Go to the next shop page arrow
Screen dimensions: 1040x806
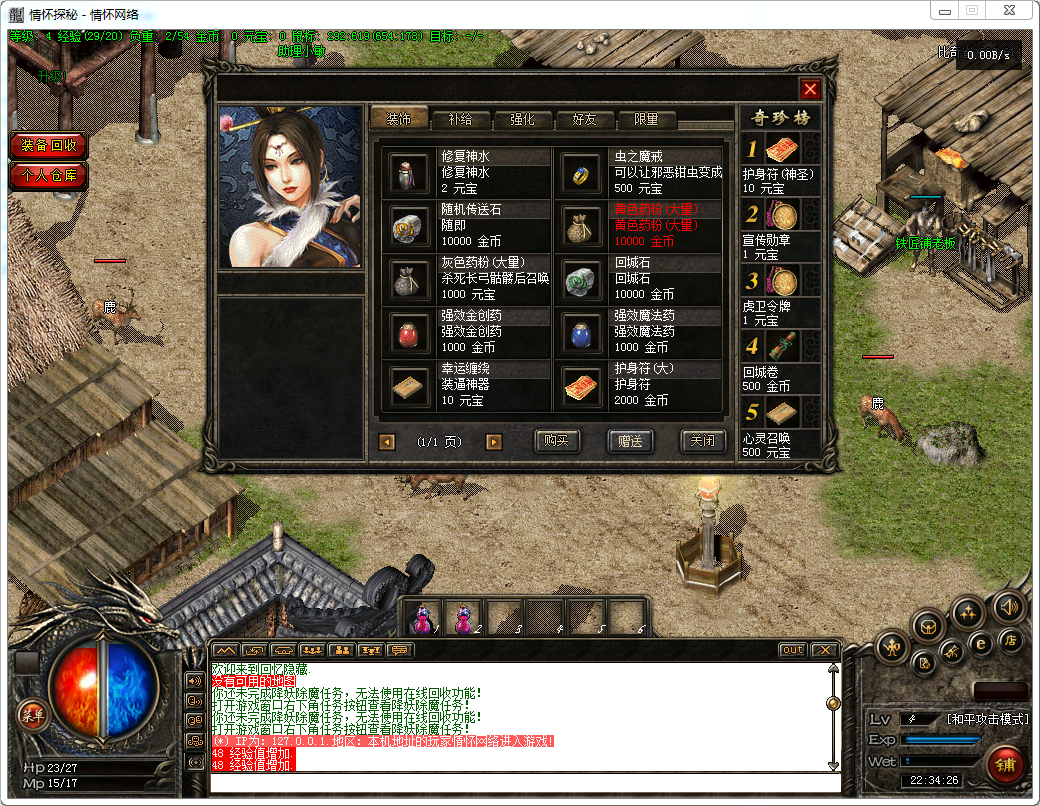coord(493,441)
